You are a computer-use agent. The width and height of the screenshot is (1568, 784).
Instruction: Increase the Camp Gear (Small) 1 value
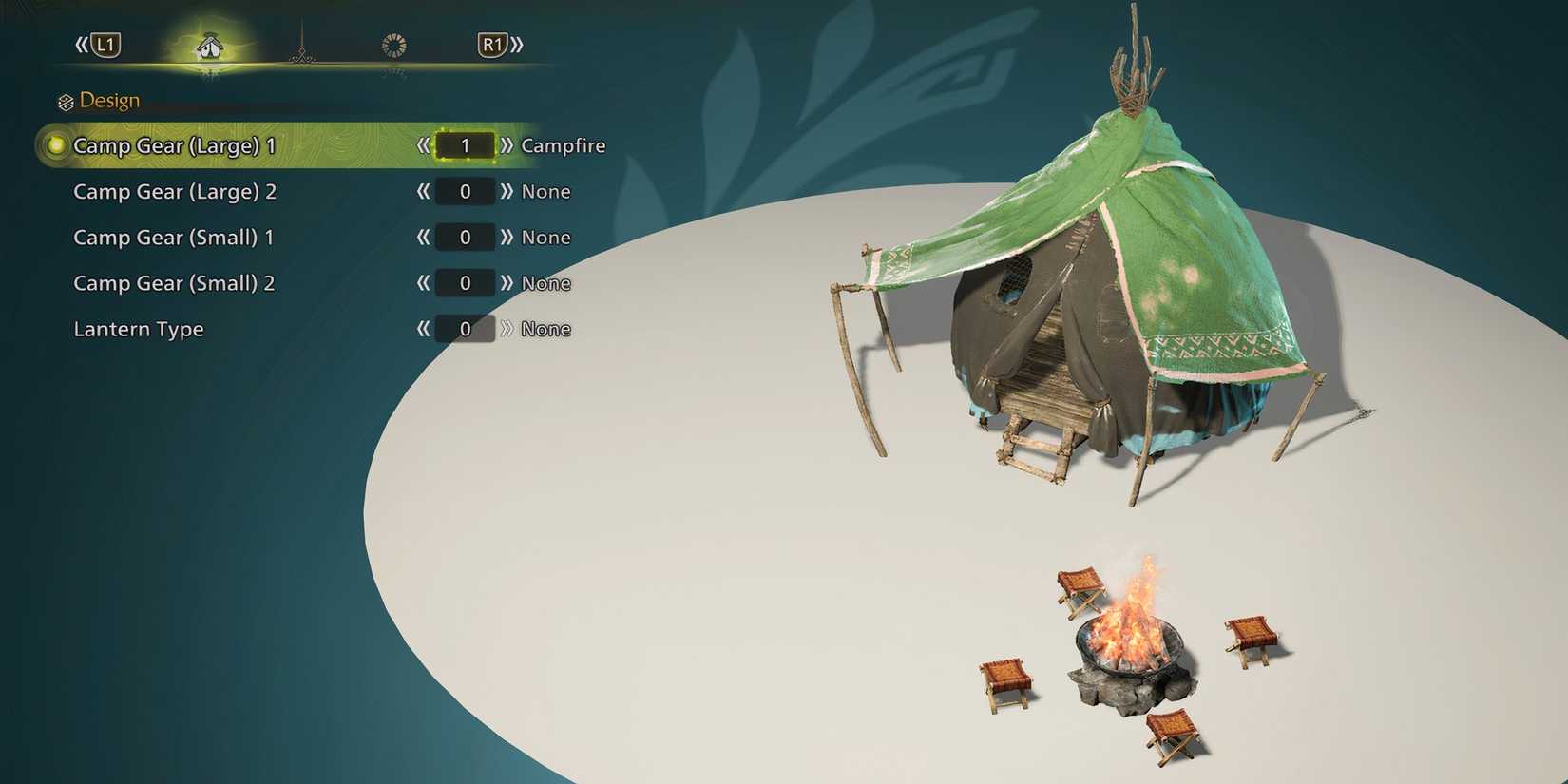[x=507, y=237]
